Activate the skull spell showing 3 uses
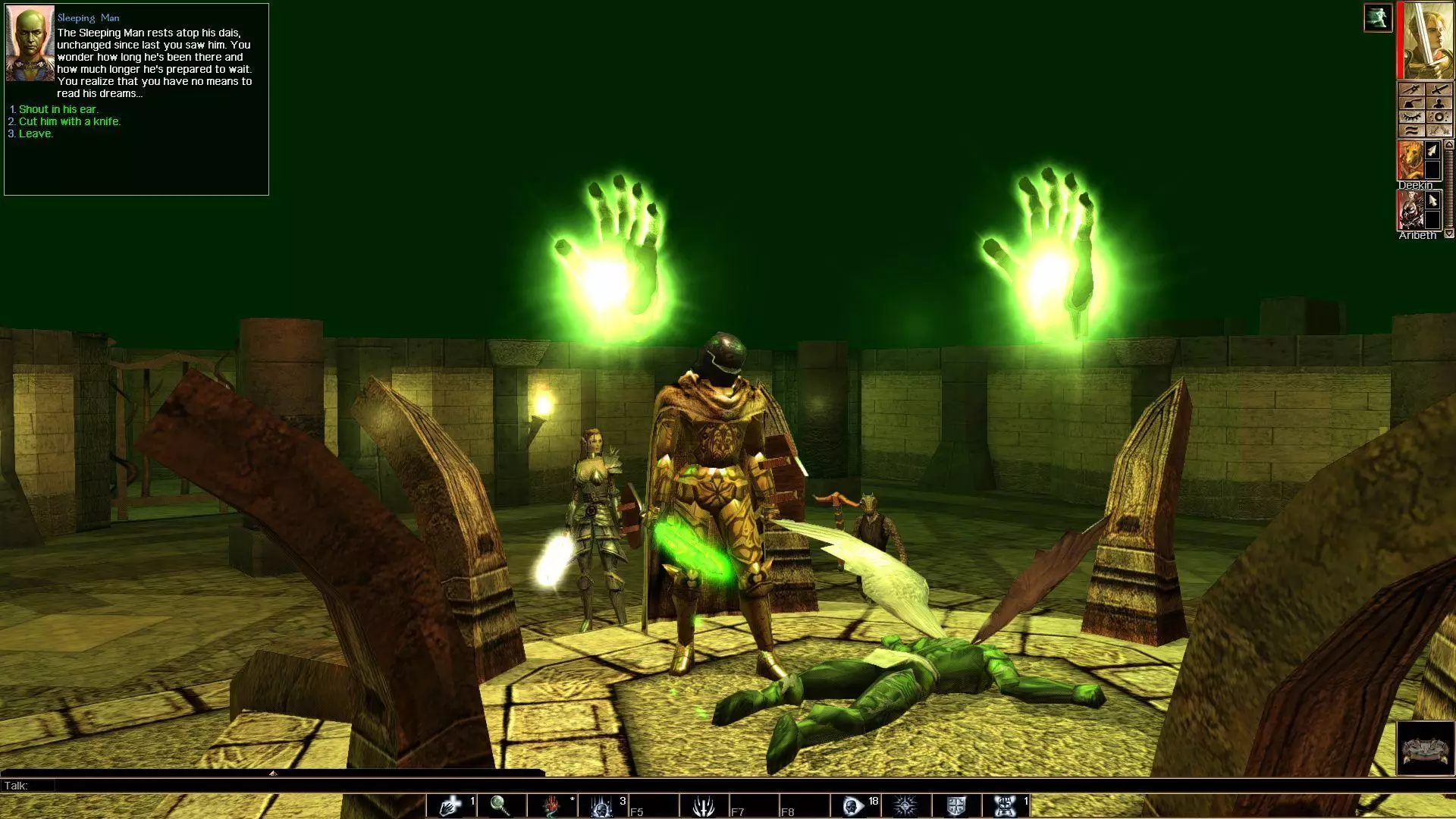Screen dimensions: 1456x819 [x=601, y=805]
